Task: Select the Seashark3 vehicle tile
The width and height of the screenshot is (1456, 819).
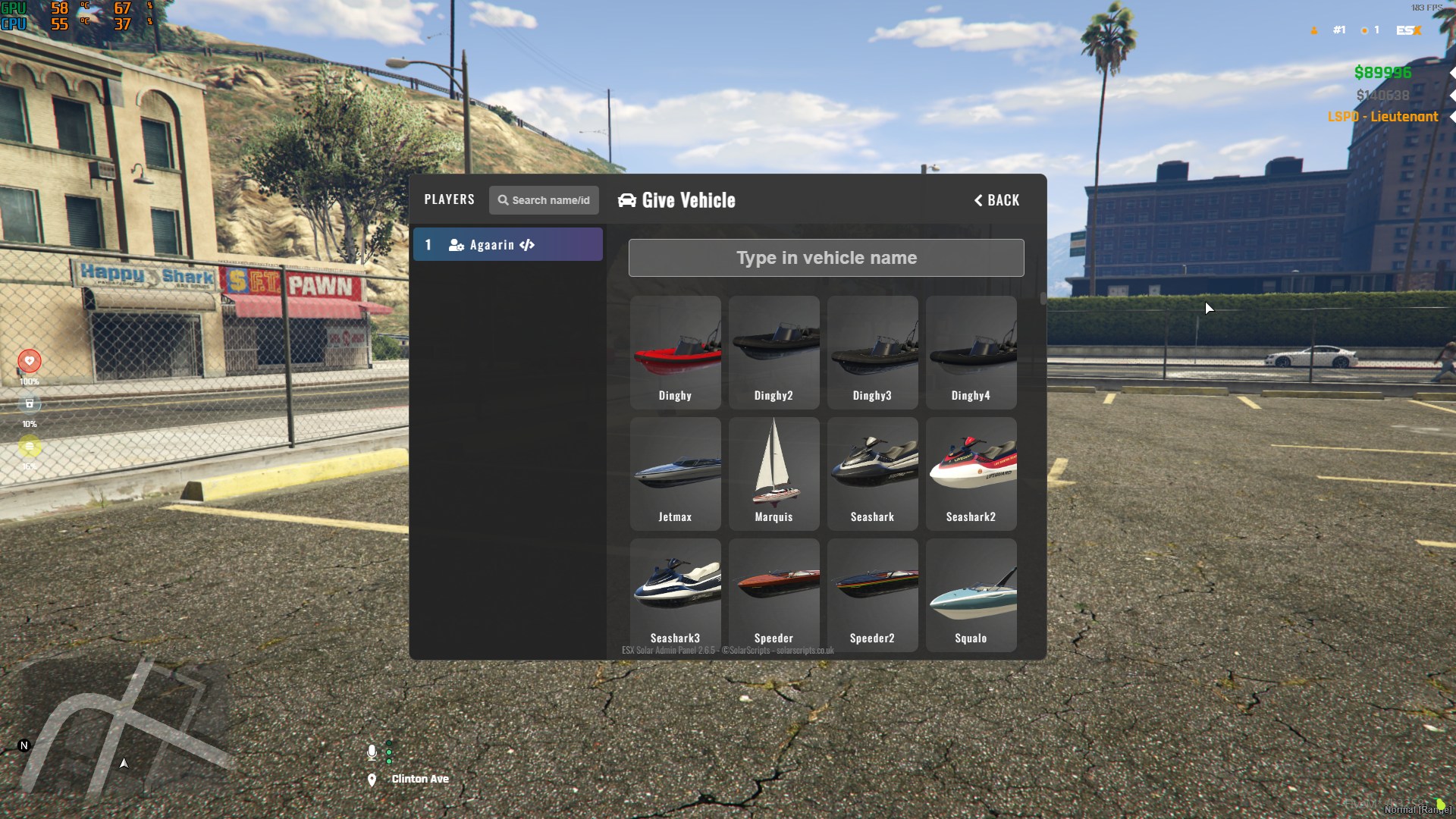Action: [675, 595]
